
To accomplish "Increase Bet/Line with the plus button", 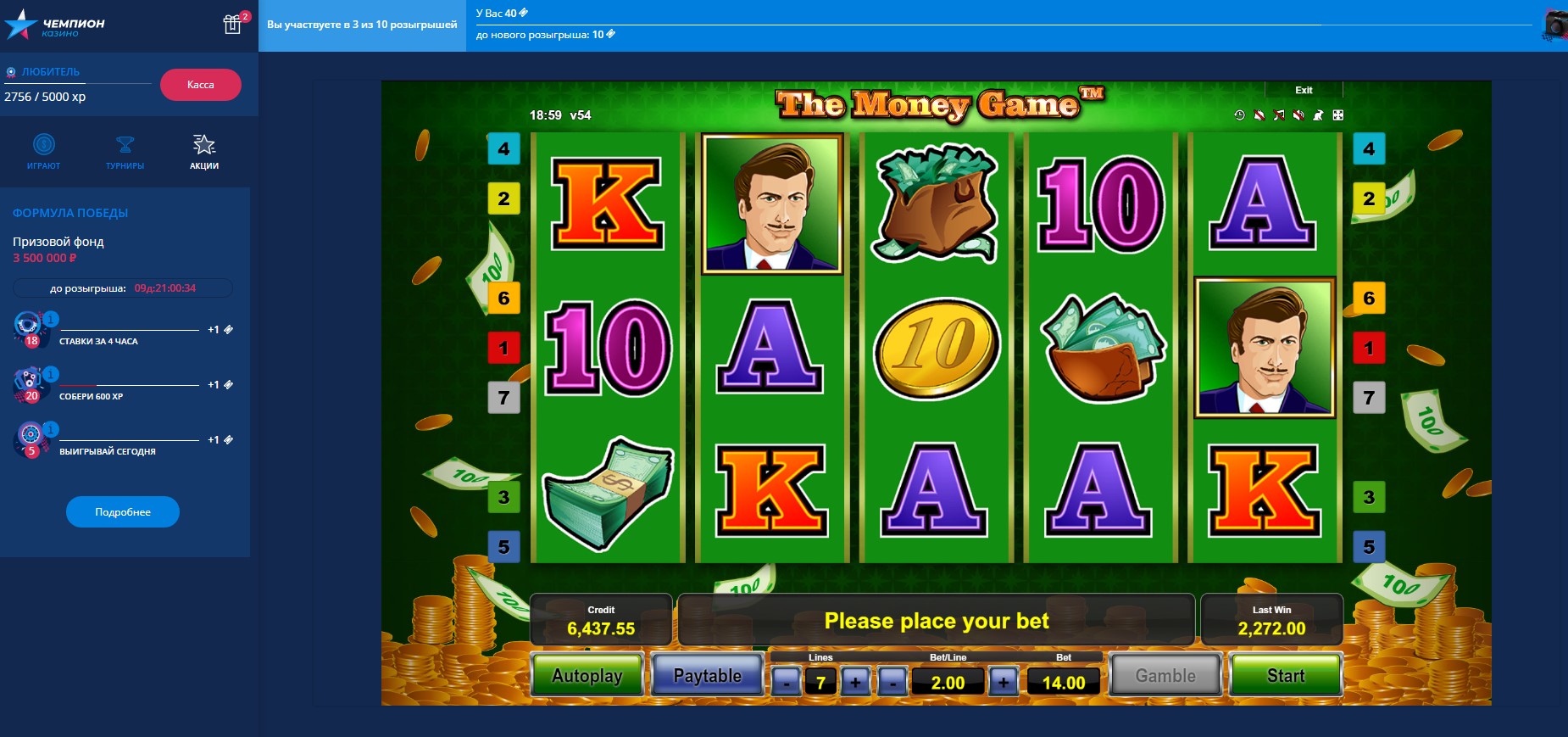I will 1004,681.
